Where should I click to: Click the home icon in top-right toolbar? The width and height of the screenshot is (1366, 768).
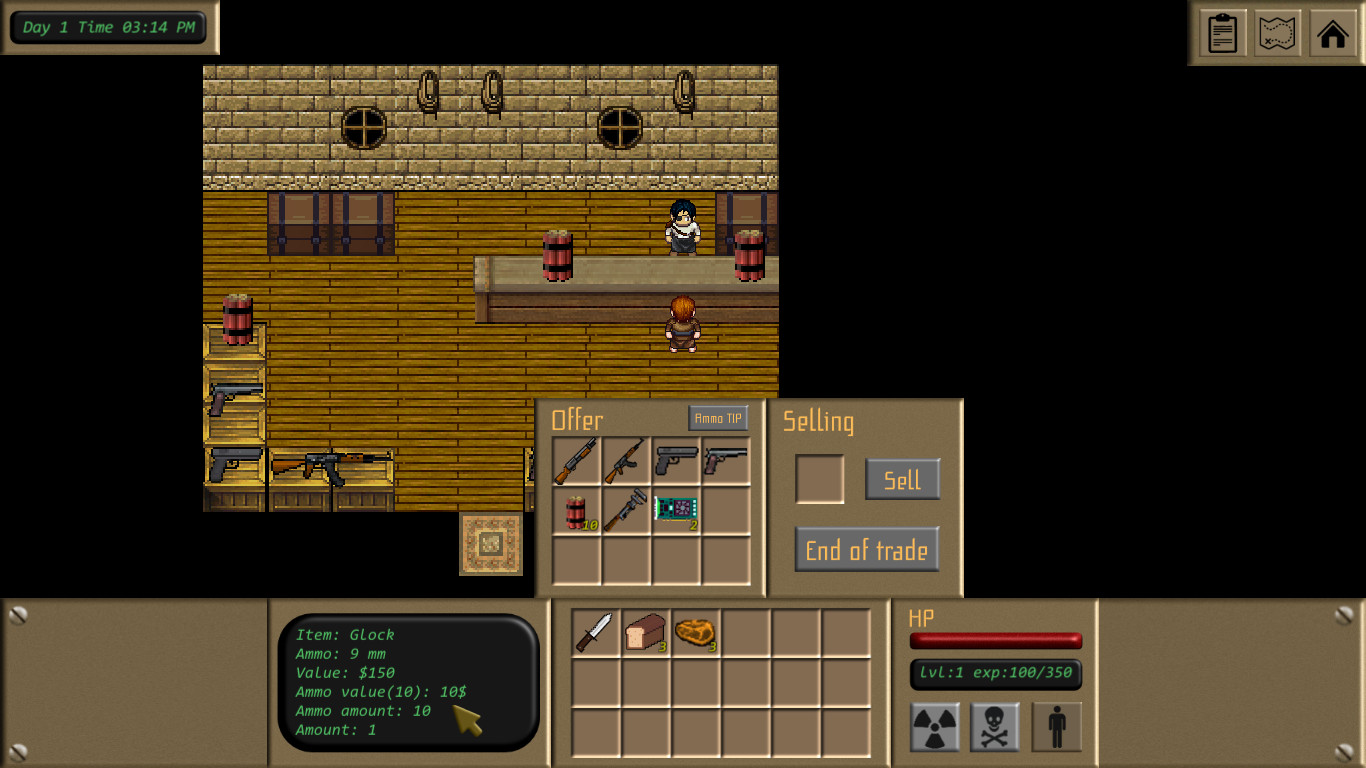[x=1332, y=33]
